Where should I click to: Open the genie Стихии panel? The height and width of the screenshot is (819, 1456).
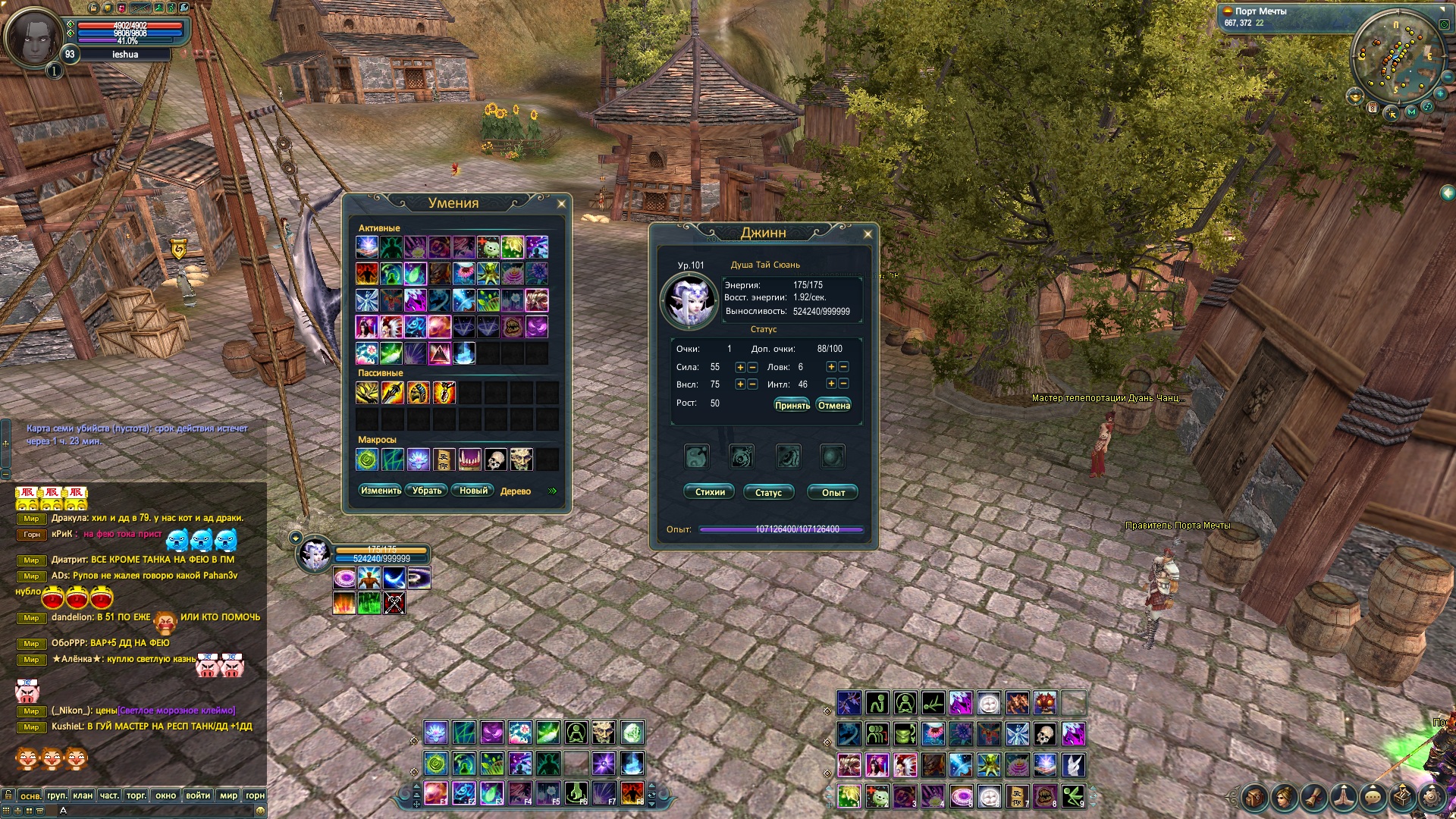coord(710,492)
